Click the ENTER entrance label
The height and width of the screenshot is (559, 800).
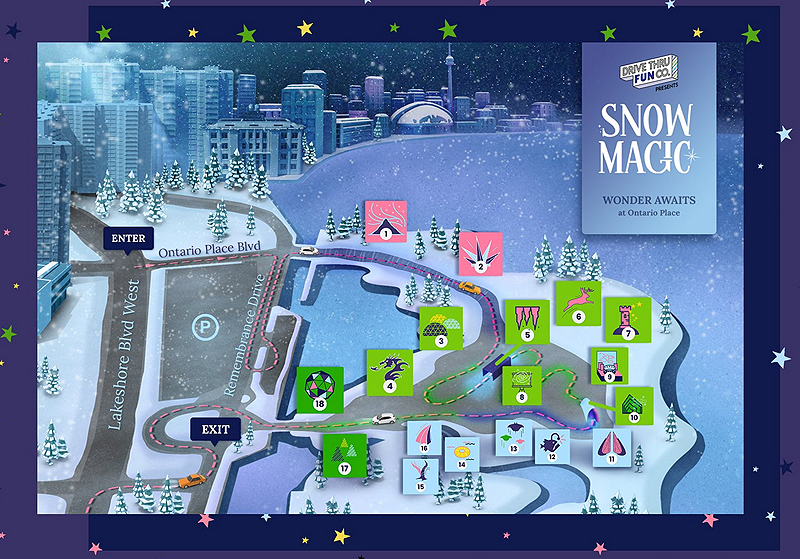pos(129,239)
